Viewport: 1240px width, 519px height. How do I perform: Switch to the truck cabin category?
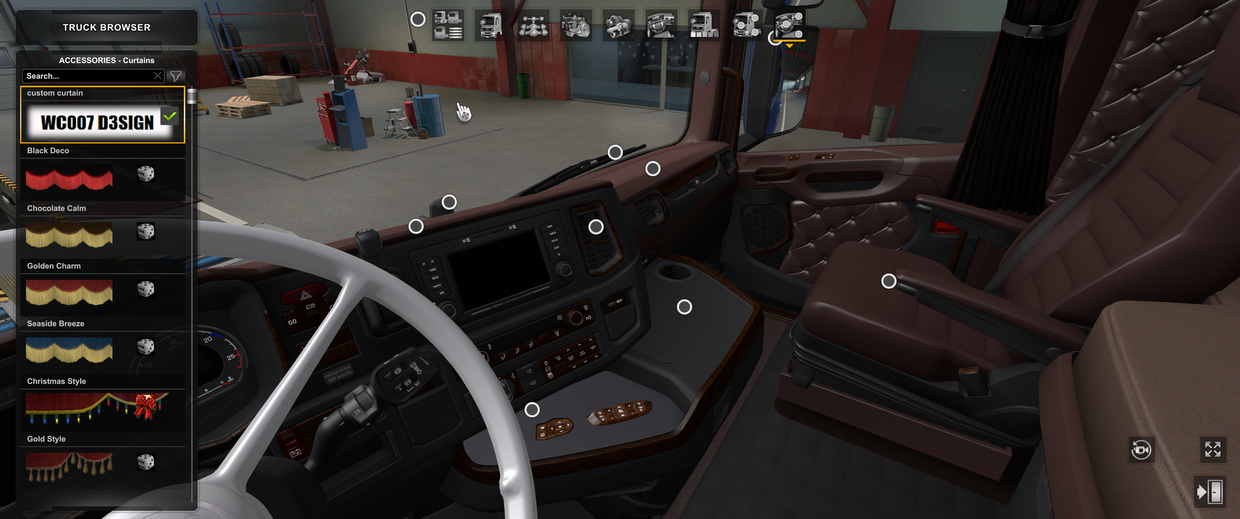[490, 25]
